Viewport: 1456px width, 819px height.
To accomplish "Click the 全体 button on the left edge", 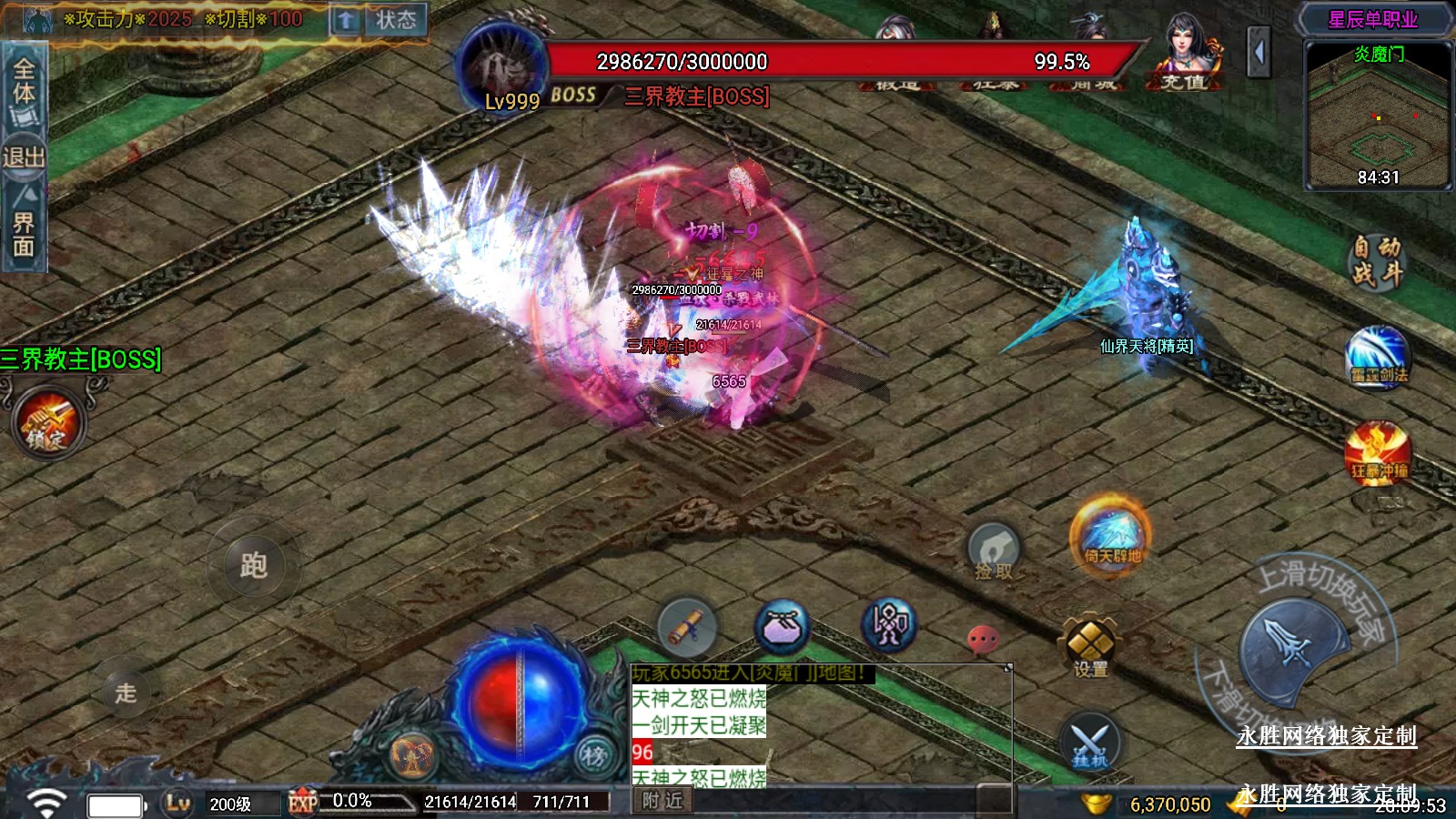I will (24, 91).
